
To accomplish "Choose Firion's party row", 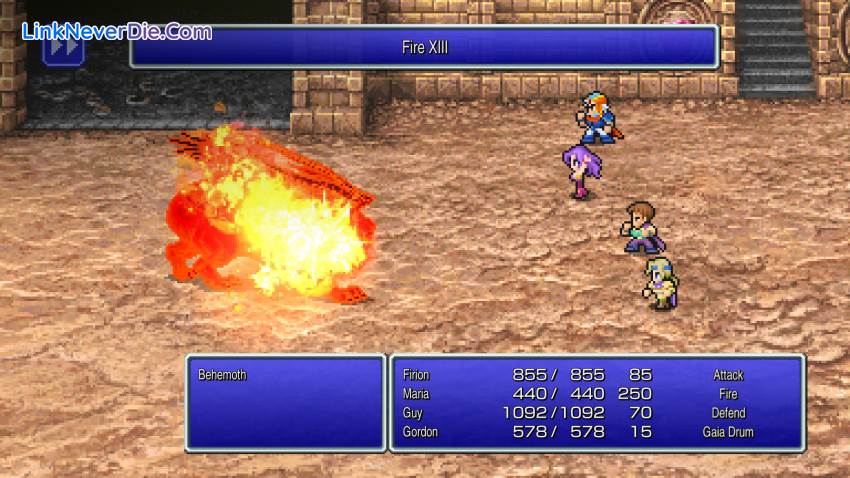I will coord(416,375).
